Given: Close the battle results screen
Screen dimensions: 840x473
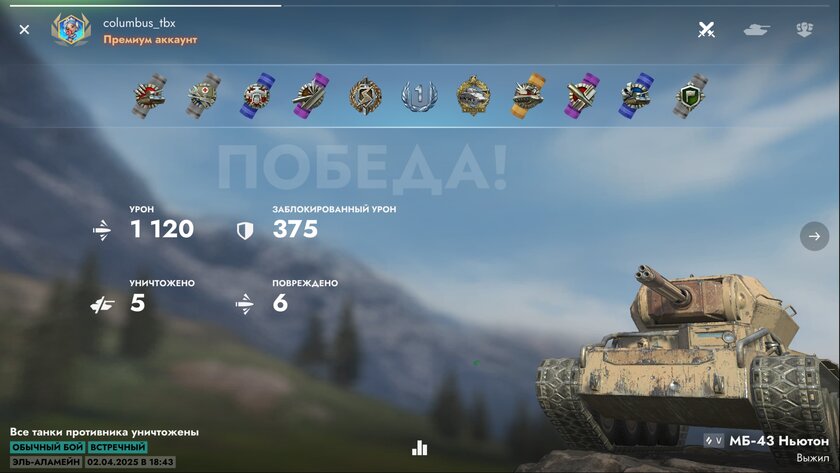Looking at the screenshot, I should (24, 30).
